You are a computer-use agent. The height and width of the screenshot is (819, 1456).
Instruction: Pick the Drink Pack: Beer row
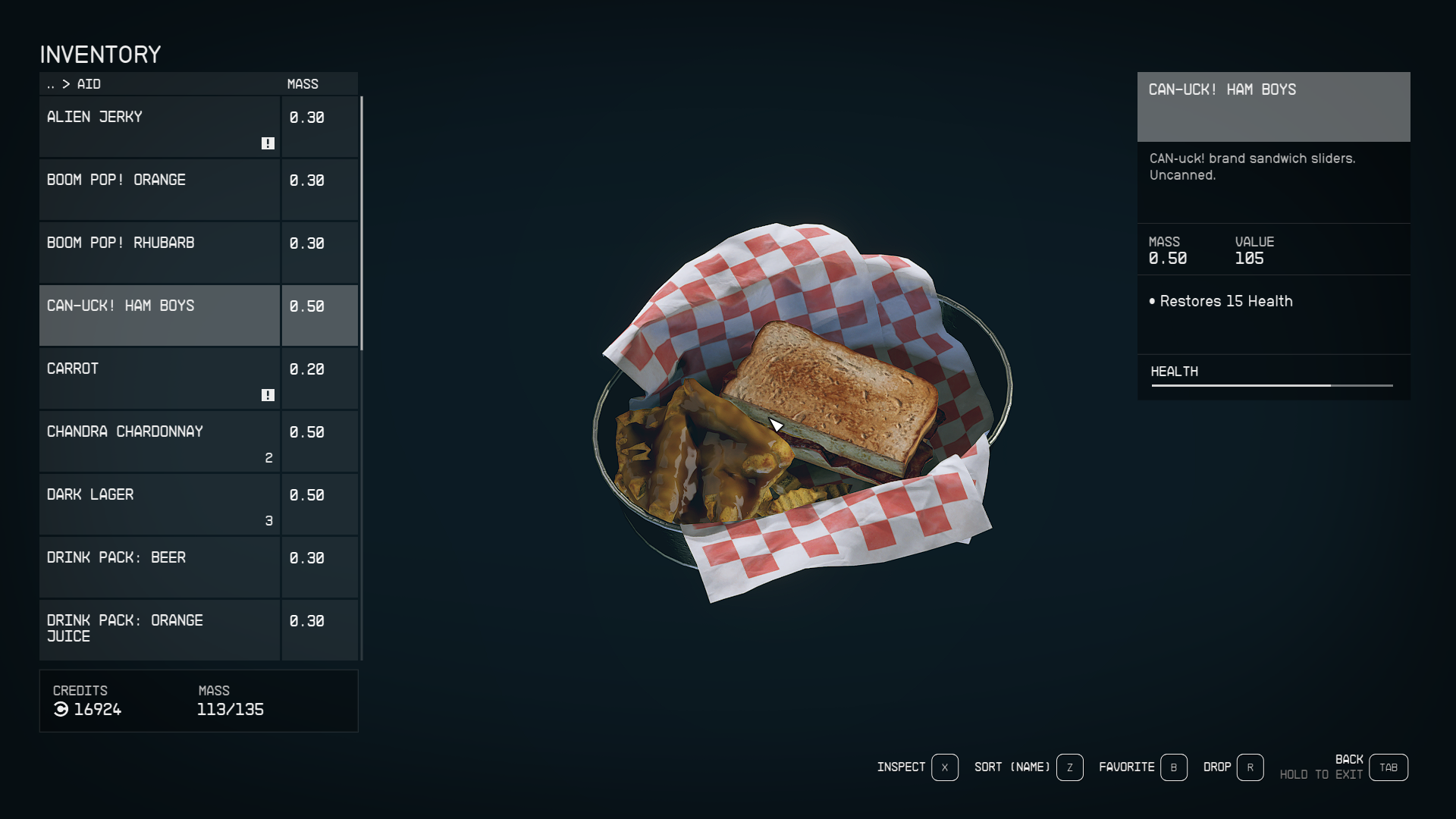(159, 567)
